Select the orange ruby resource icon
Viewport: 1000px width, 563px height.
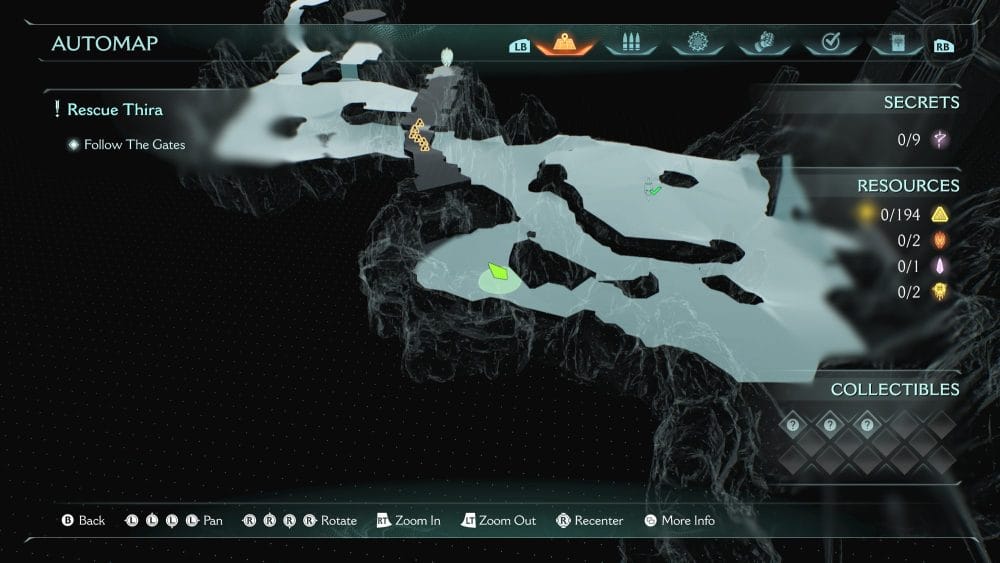939,240
